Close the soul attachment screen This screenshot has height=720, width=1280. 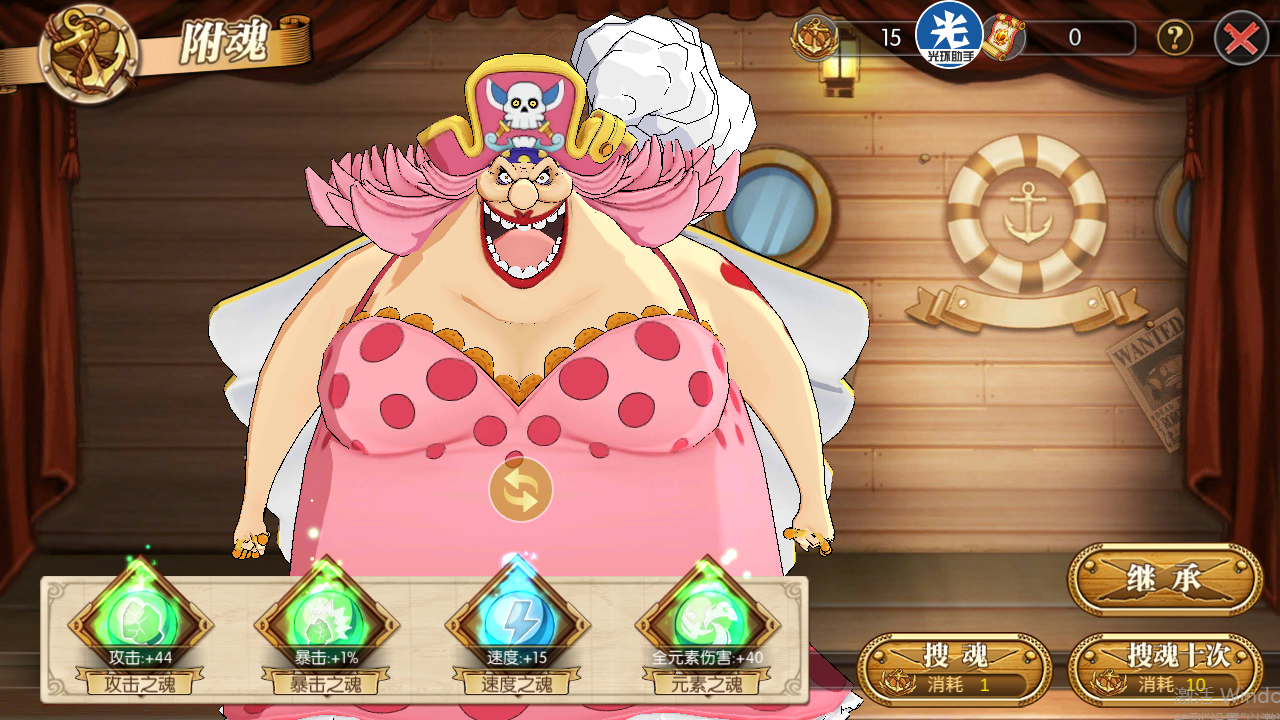click(1241, 39)
